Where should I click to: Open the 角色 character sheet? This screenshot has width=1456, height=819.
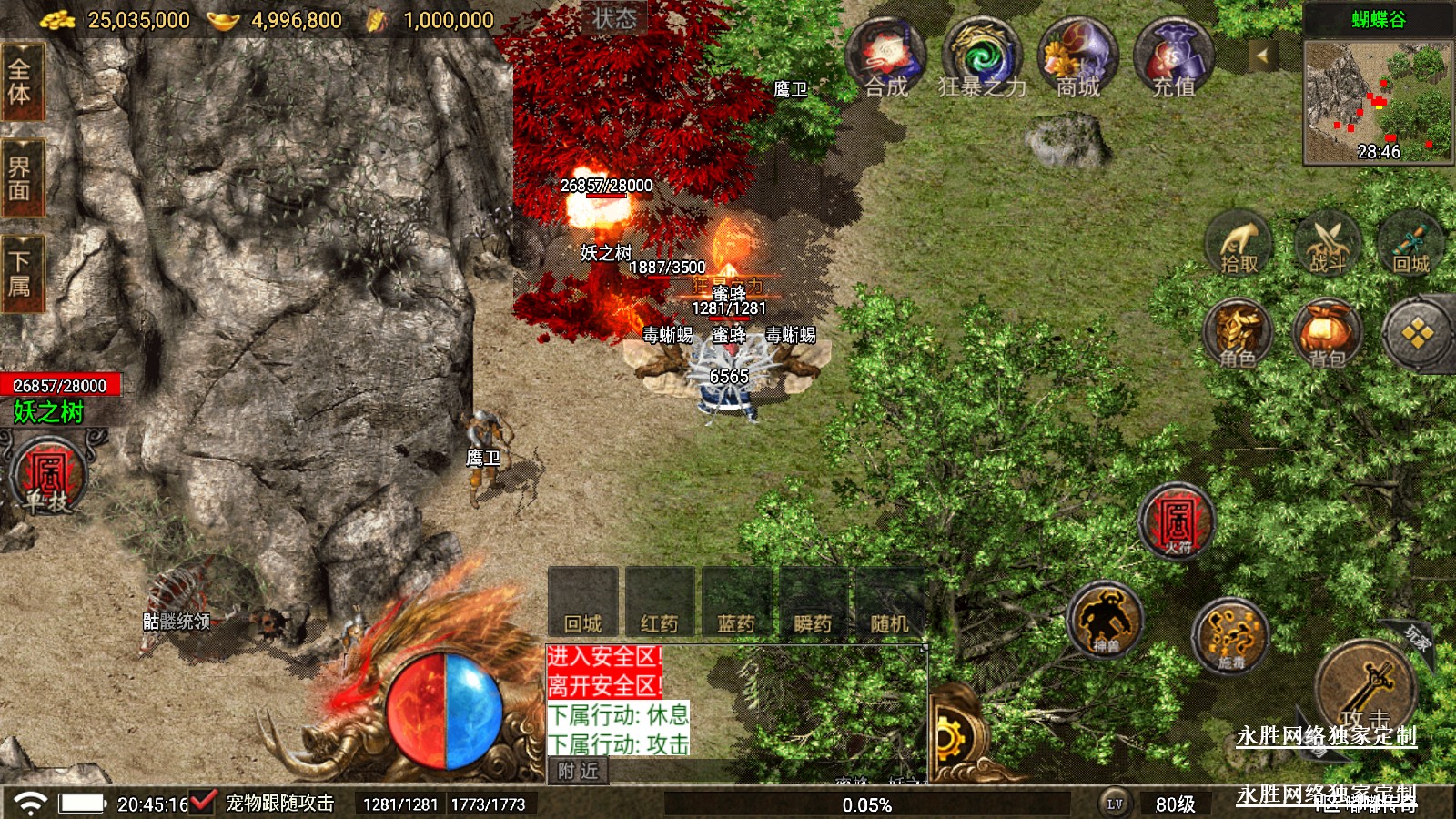(x=1237, y=334)
